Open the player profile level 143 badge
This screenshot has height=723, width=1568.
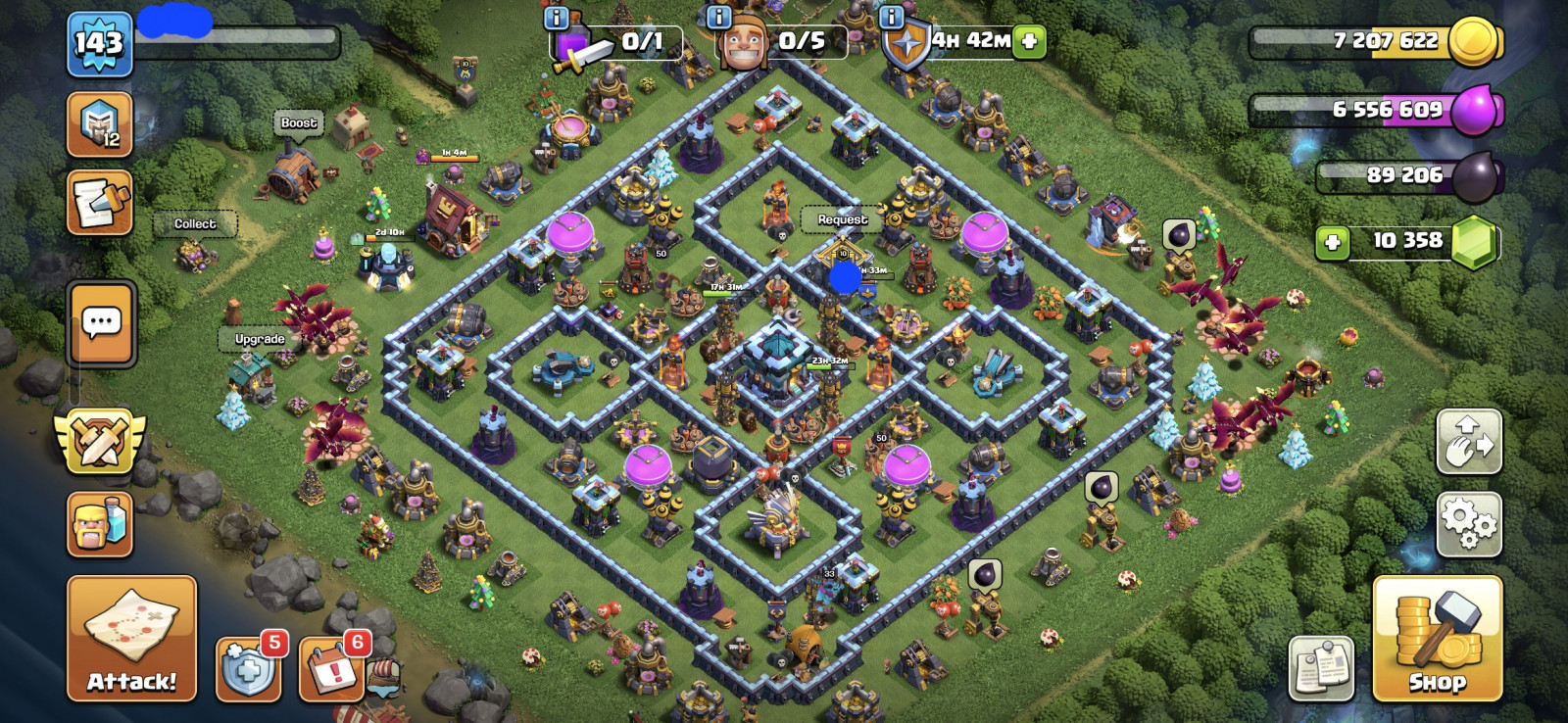[x=100, y=44]
